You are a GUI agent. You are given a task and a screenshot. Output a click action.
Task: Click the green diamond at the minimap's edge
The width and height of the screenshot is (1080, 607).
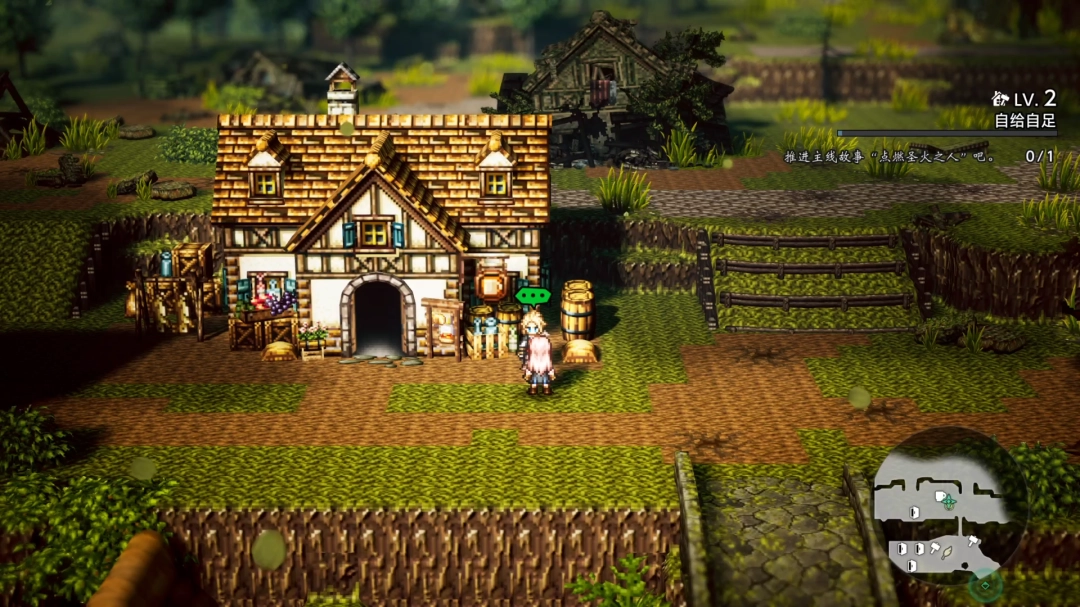click(x=985, y=584)
